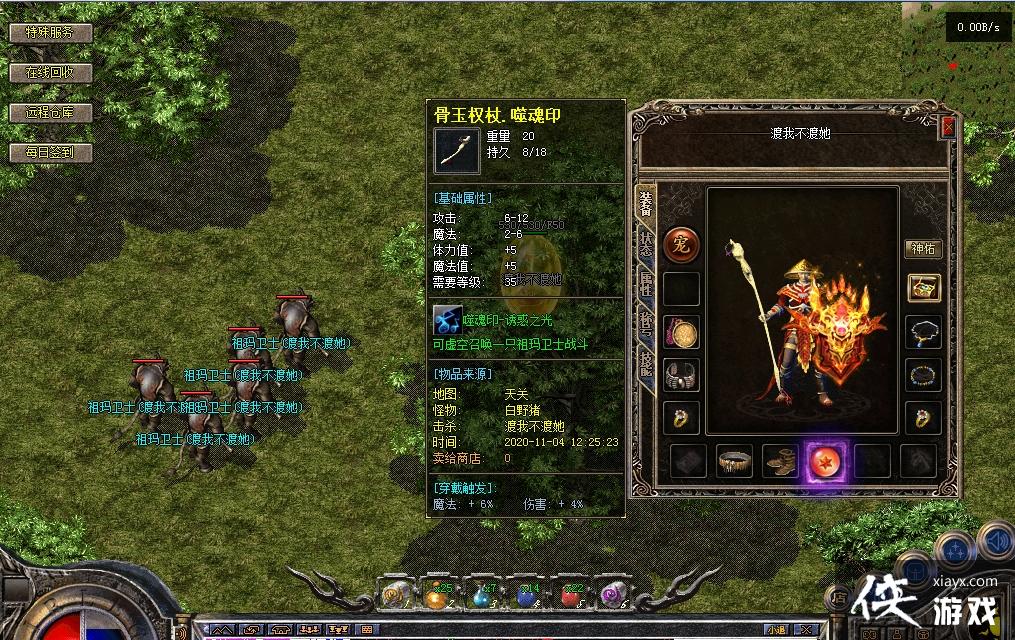This screenshot has width=1015, height=640.
Task: Select the boots equipment slot
Action: pyautogui.click(x=781, y=461)
